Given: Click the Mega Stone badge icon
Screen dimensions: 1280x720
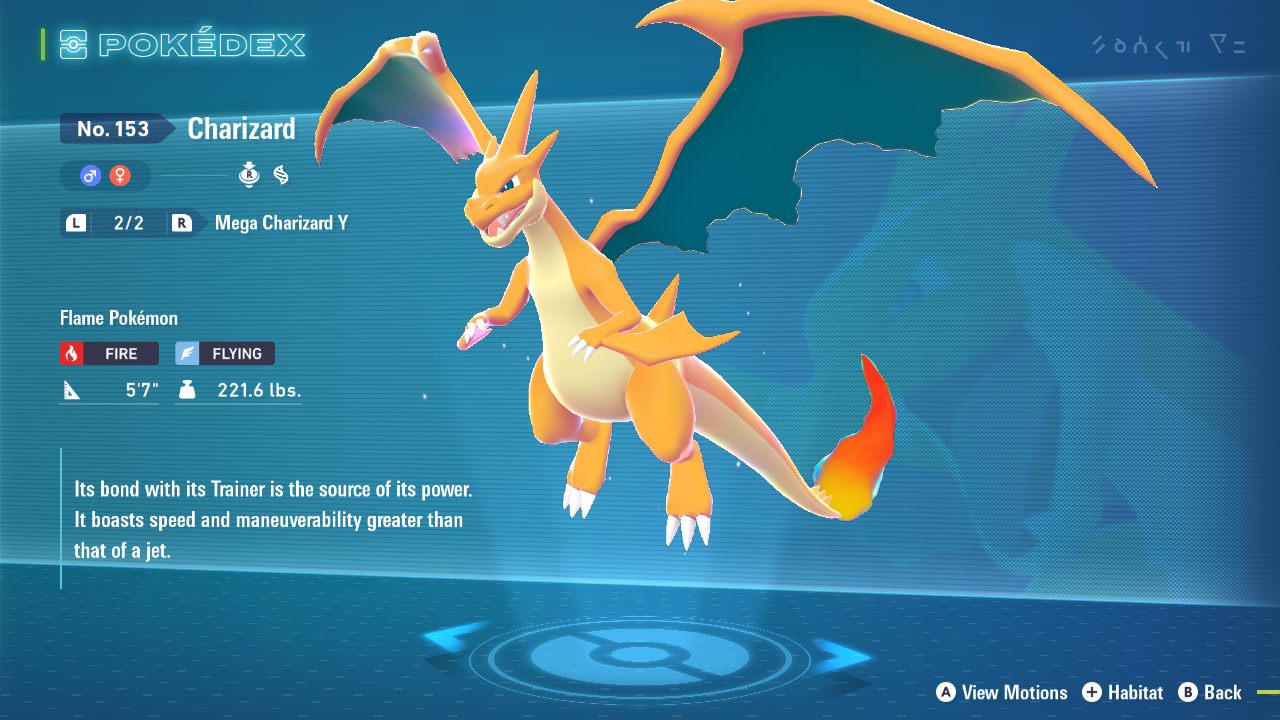Looking at the screenshot, I should point(248,174).
